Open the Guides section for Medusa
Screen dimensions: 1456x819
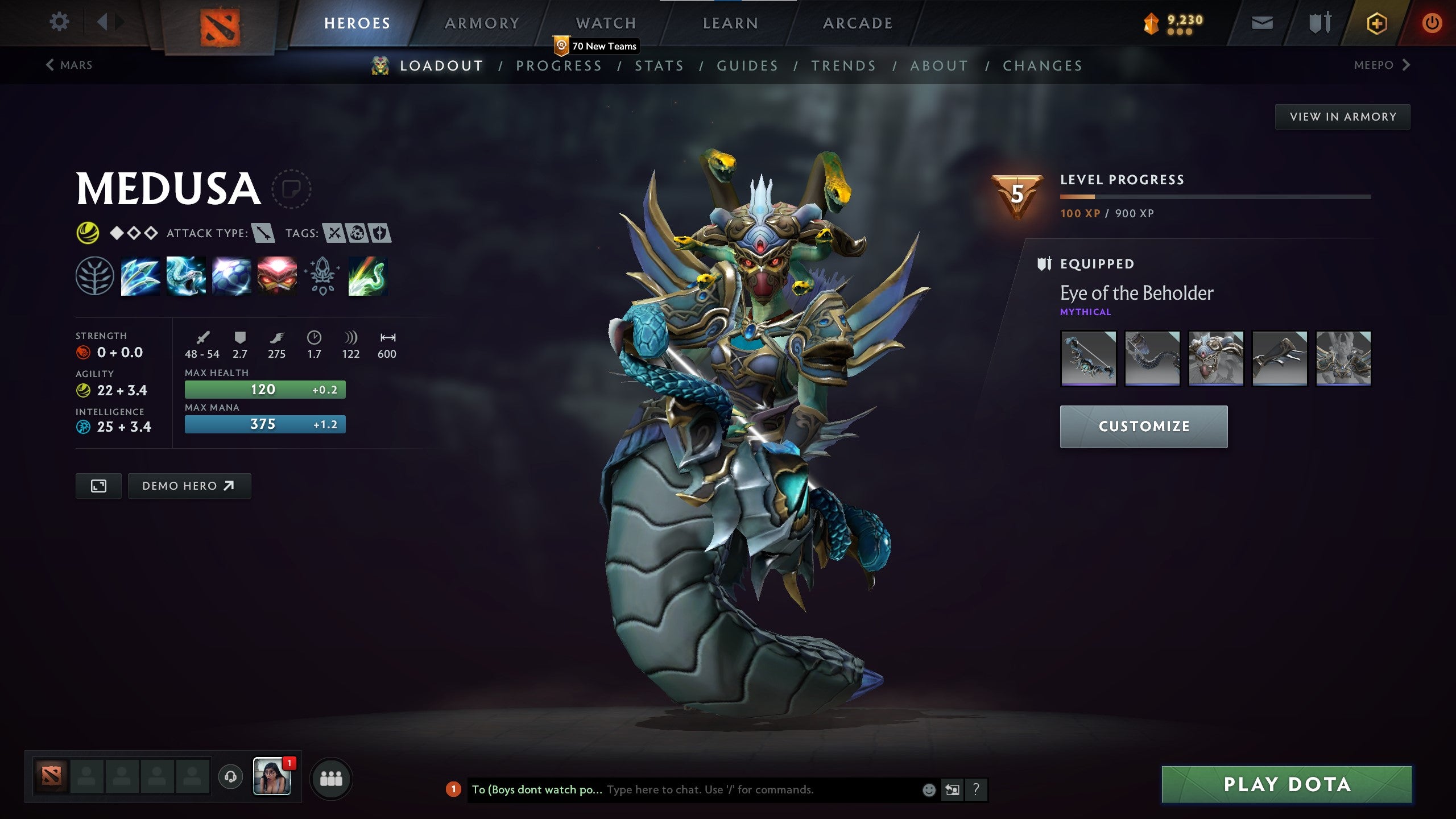click(747, 65)
